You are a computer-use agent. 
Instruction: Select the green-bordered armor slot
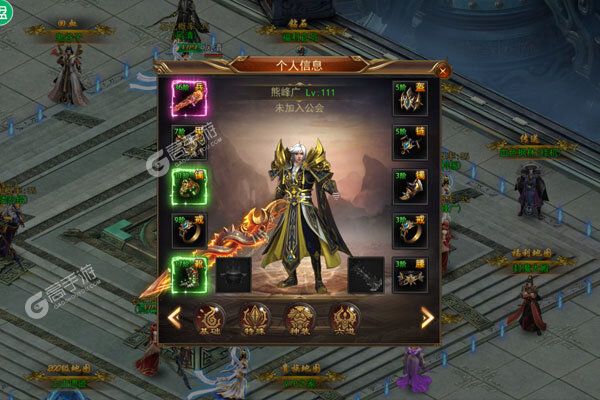coord(189,186)
